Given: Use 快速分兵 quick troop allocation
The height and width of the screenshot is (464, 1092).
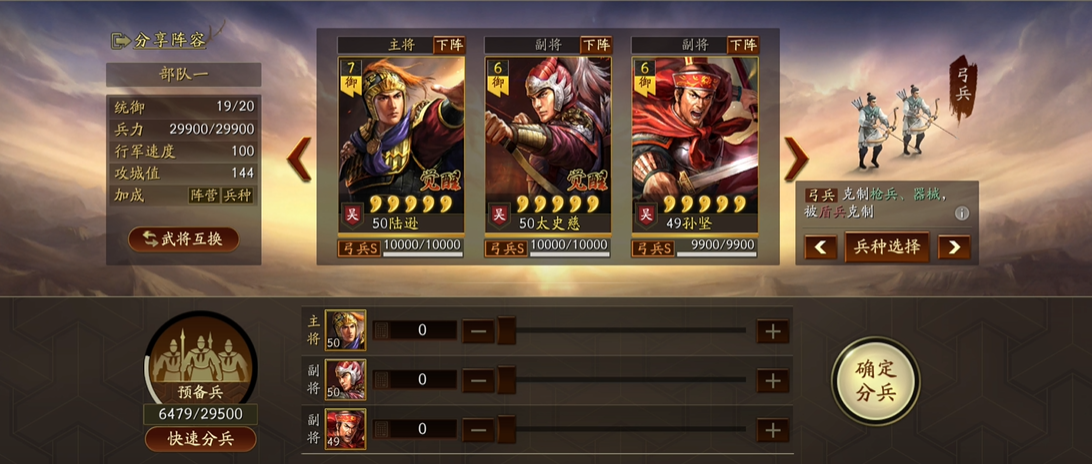Looking at the screenshot, I should (x=200, y=439).
